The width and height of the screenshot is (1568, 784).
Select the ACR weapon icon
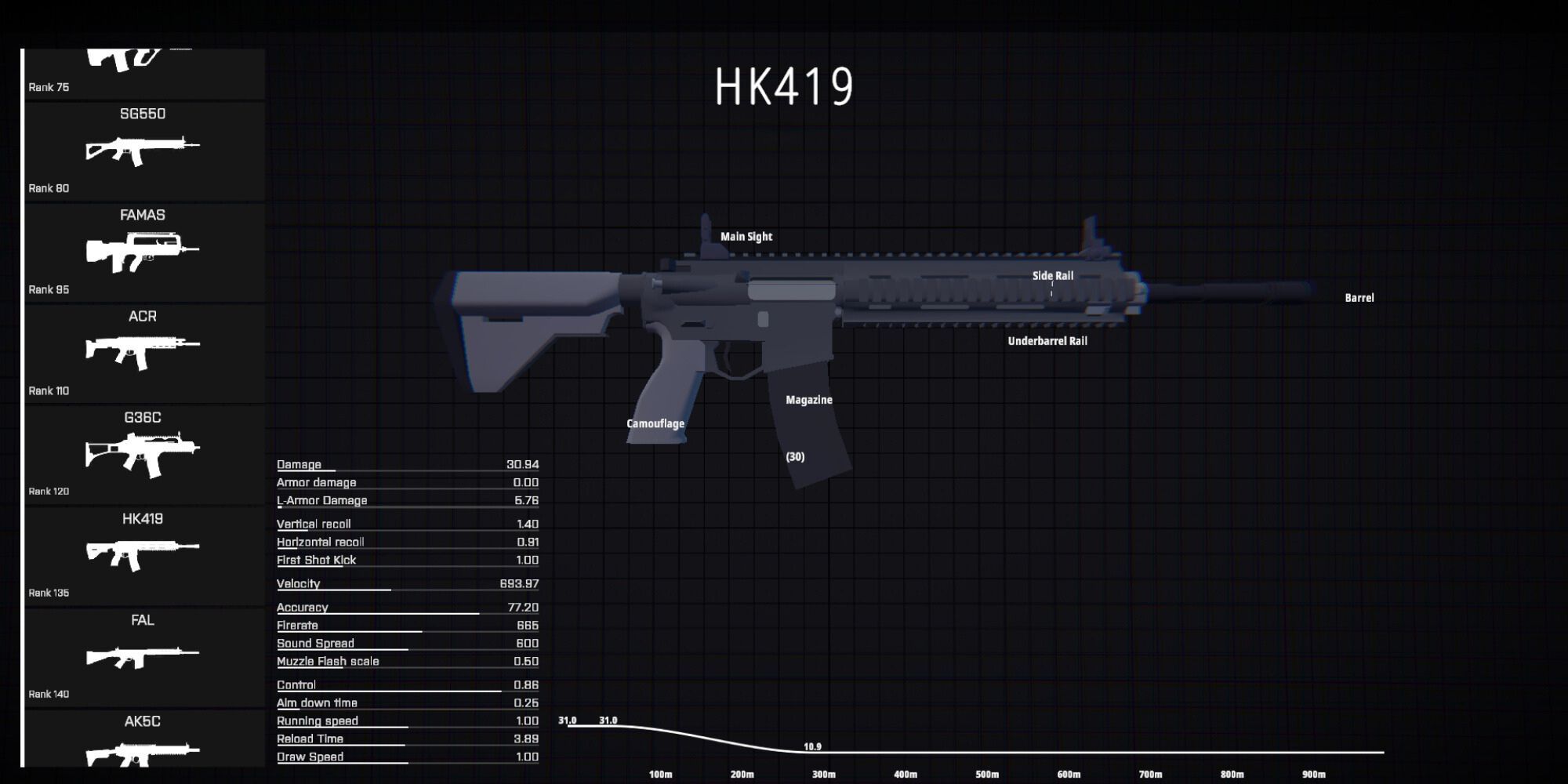141,350
